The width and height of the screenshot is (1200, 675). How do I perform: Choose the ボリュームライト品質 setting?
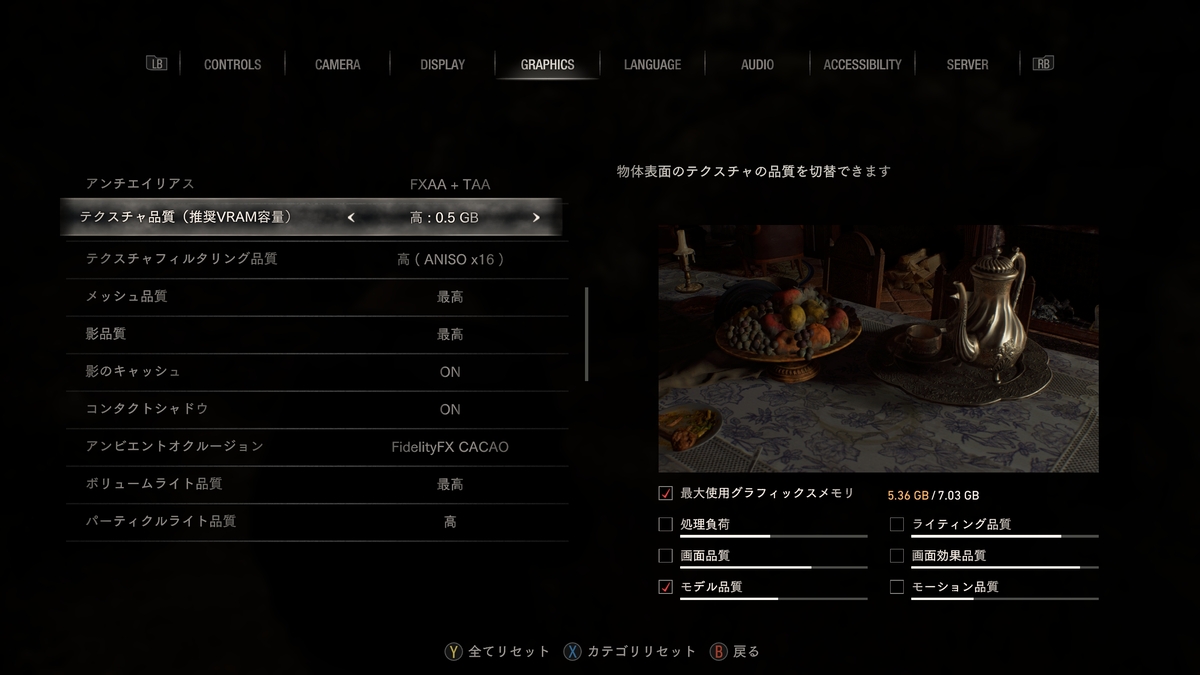(316, 484)
